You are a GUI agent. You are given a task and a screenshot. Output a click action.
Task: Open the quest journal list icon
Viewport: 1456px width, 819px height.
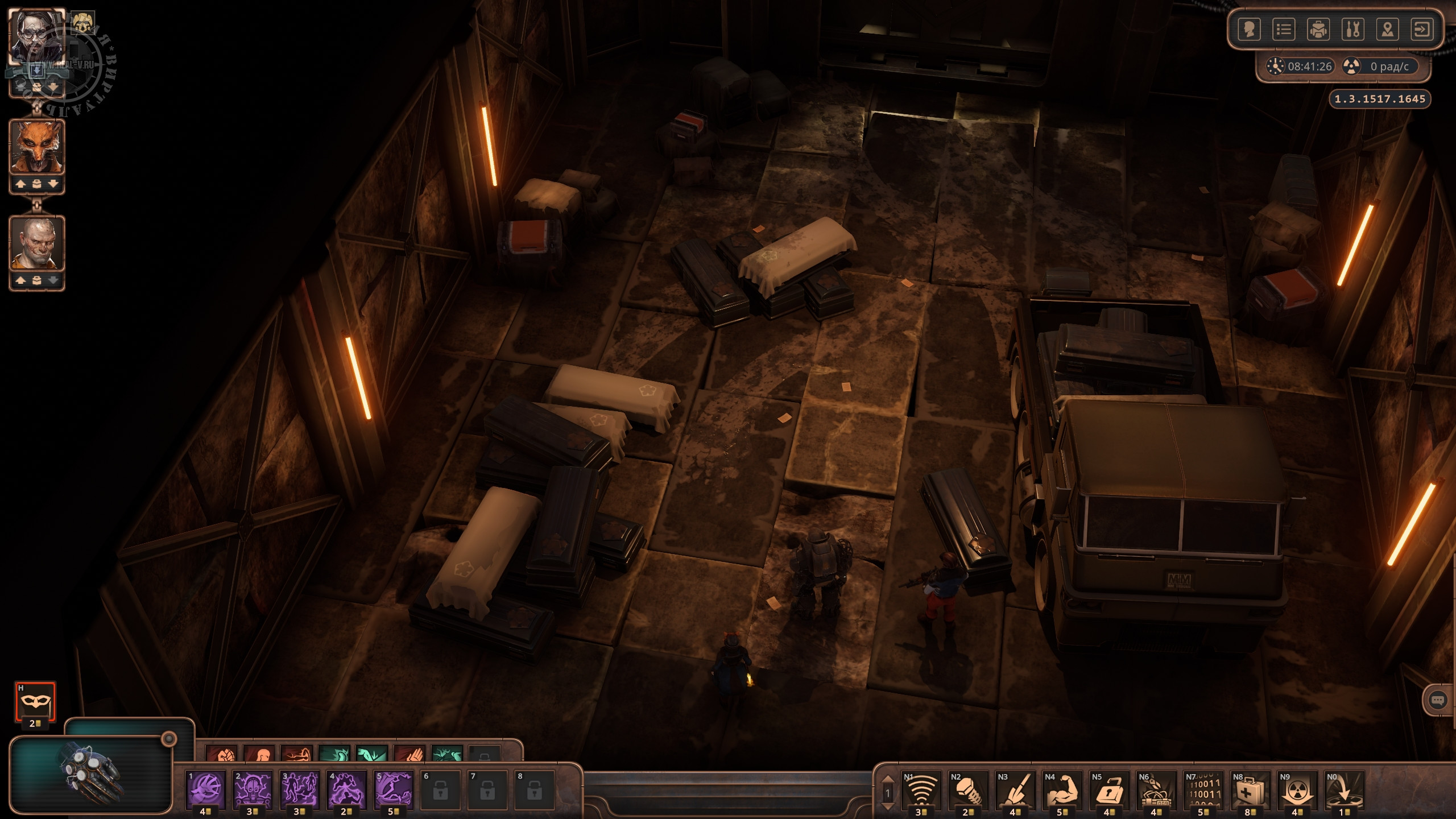point(1284,29)
